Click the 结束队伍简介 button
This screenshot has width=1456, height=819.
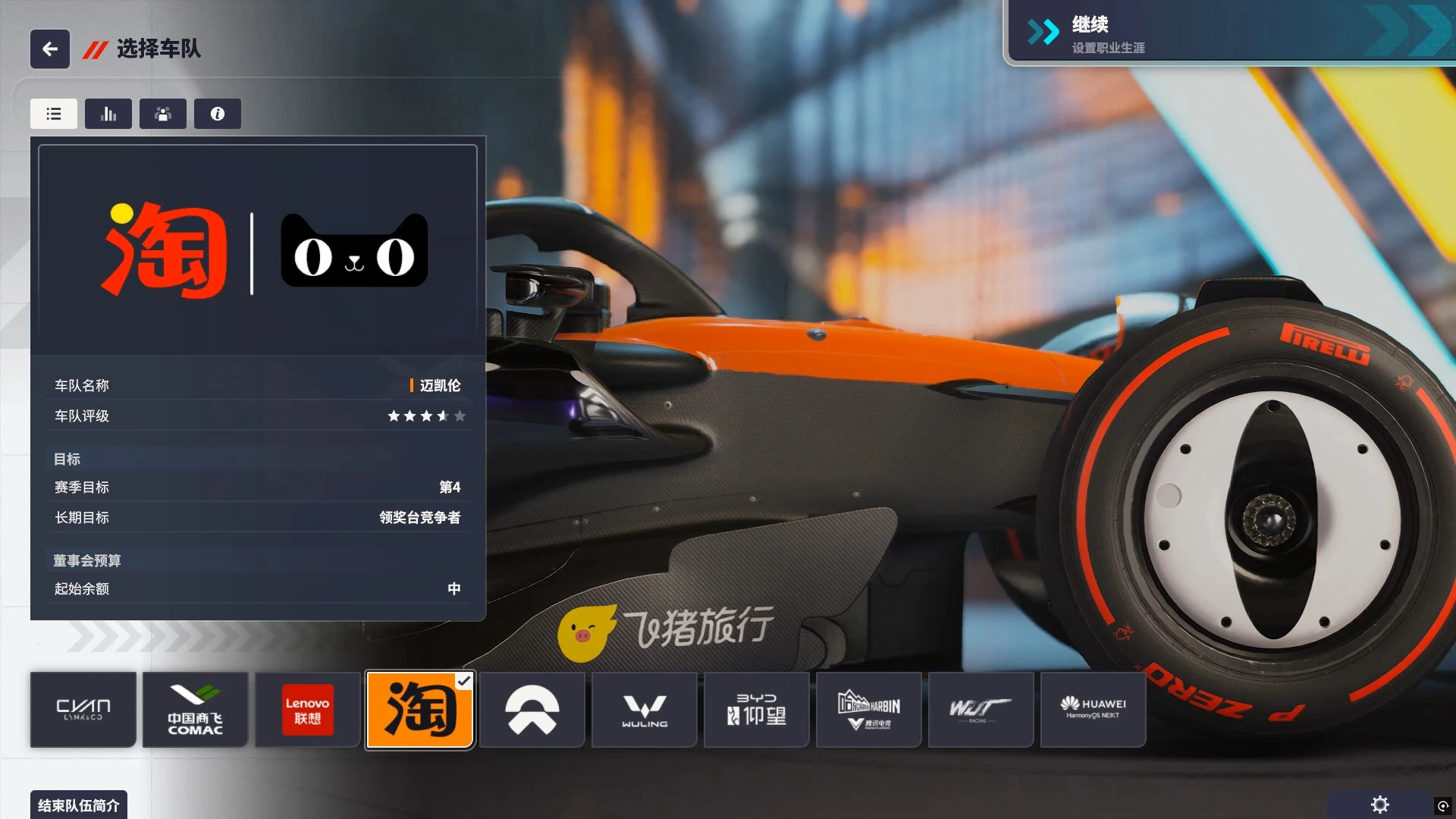pyautogui.click(x=79, y=805)
